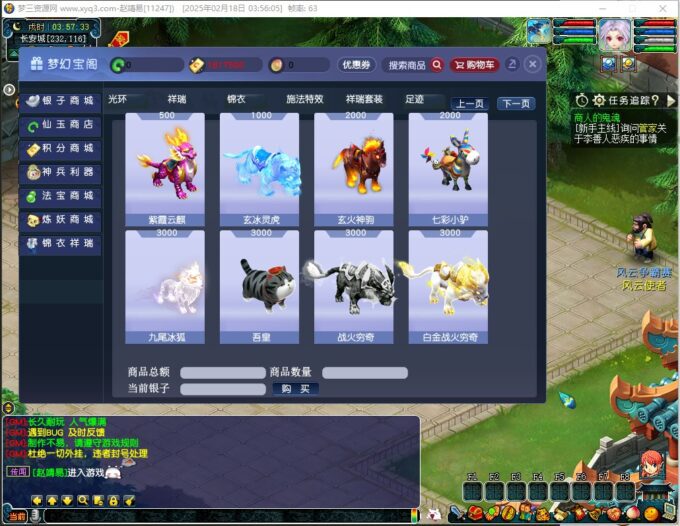The height and width of the screenshot is (526, 680).
Task: Show the 法宝商城 category
Action: click(61, 196)
